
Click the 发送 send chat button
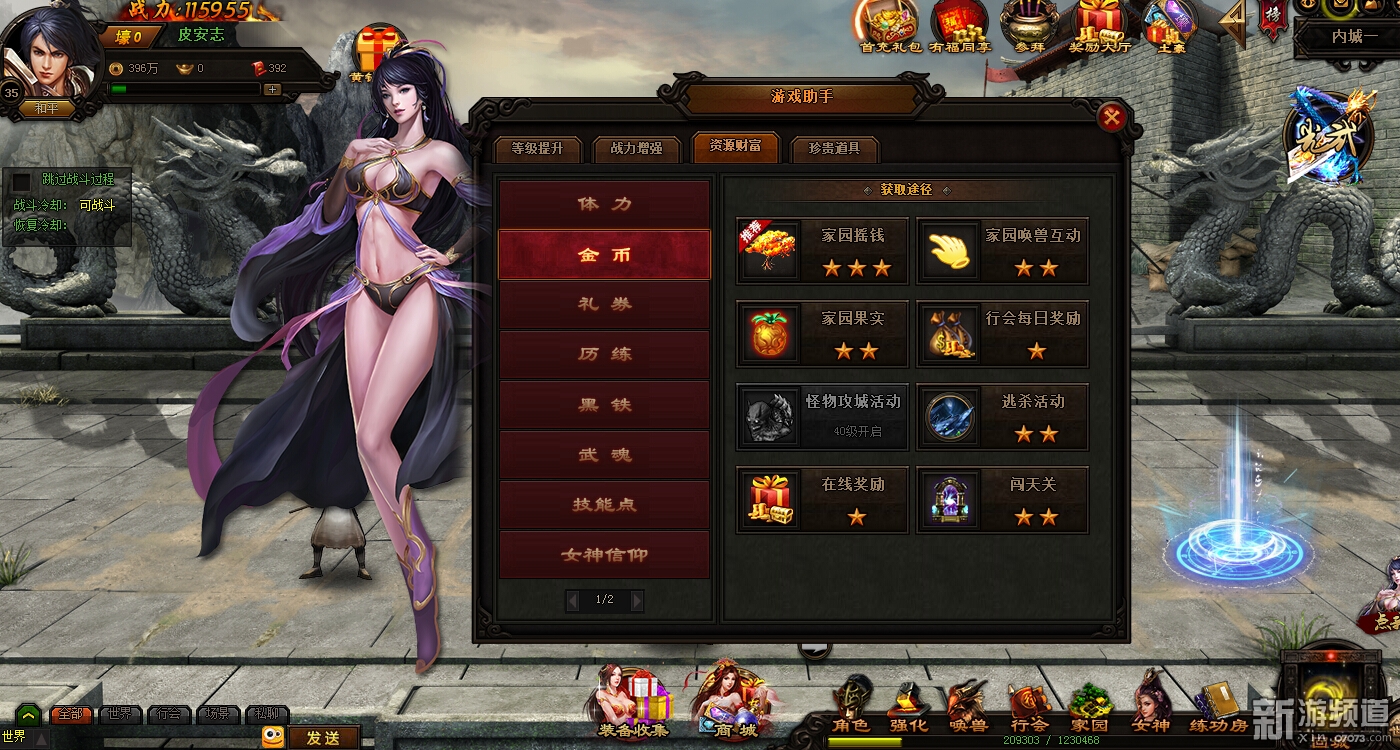tap(323, 738)
